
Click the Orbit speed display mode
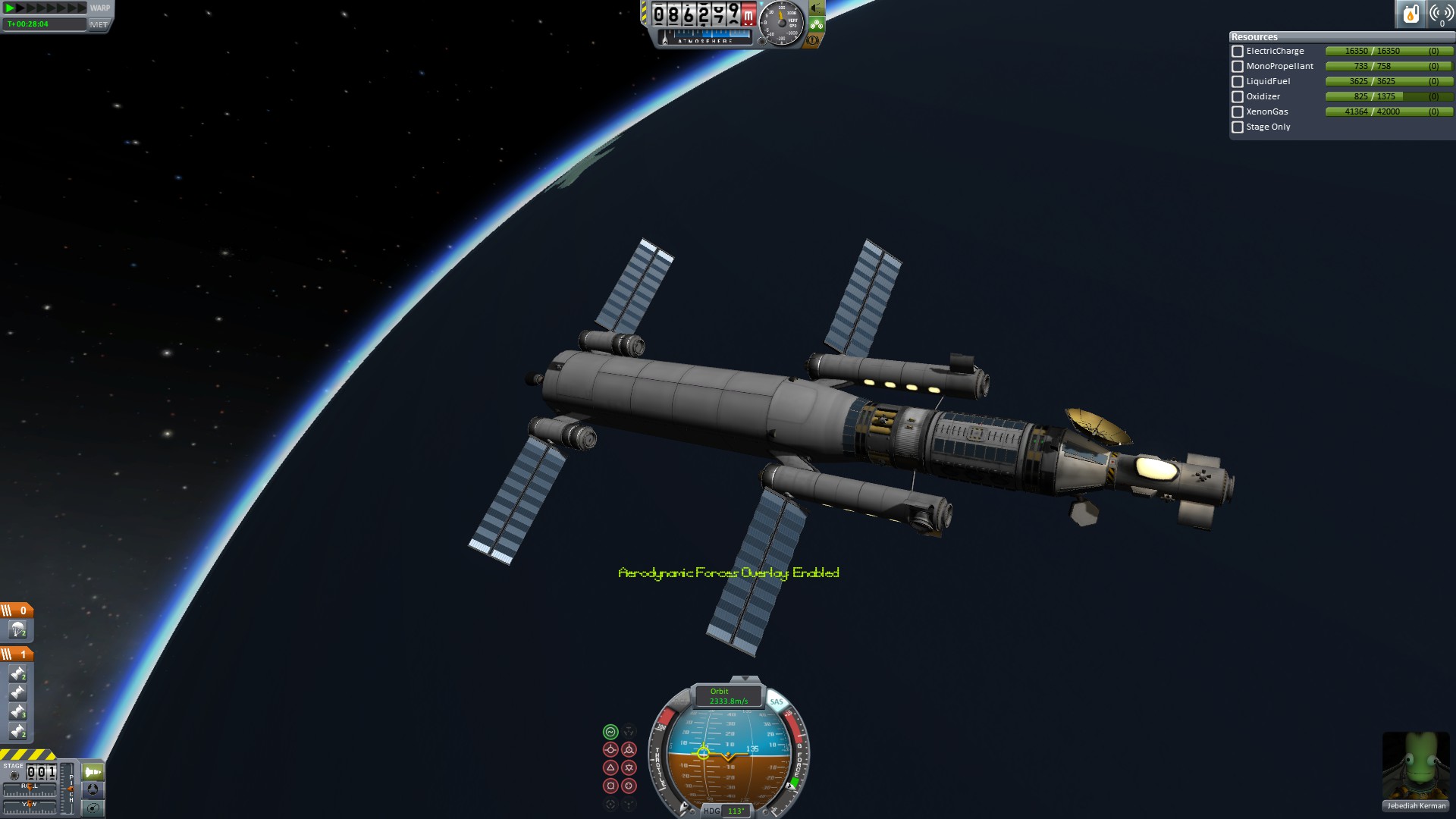(x=728, y=696)
